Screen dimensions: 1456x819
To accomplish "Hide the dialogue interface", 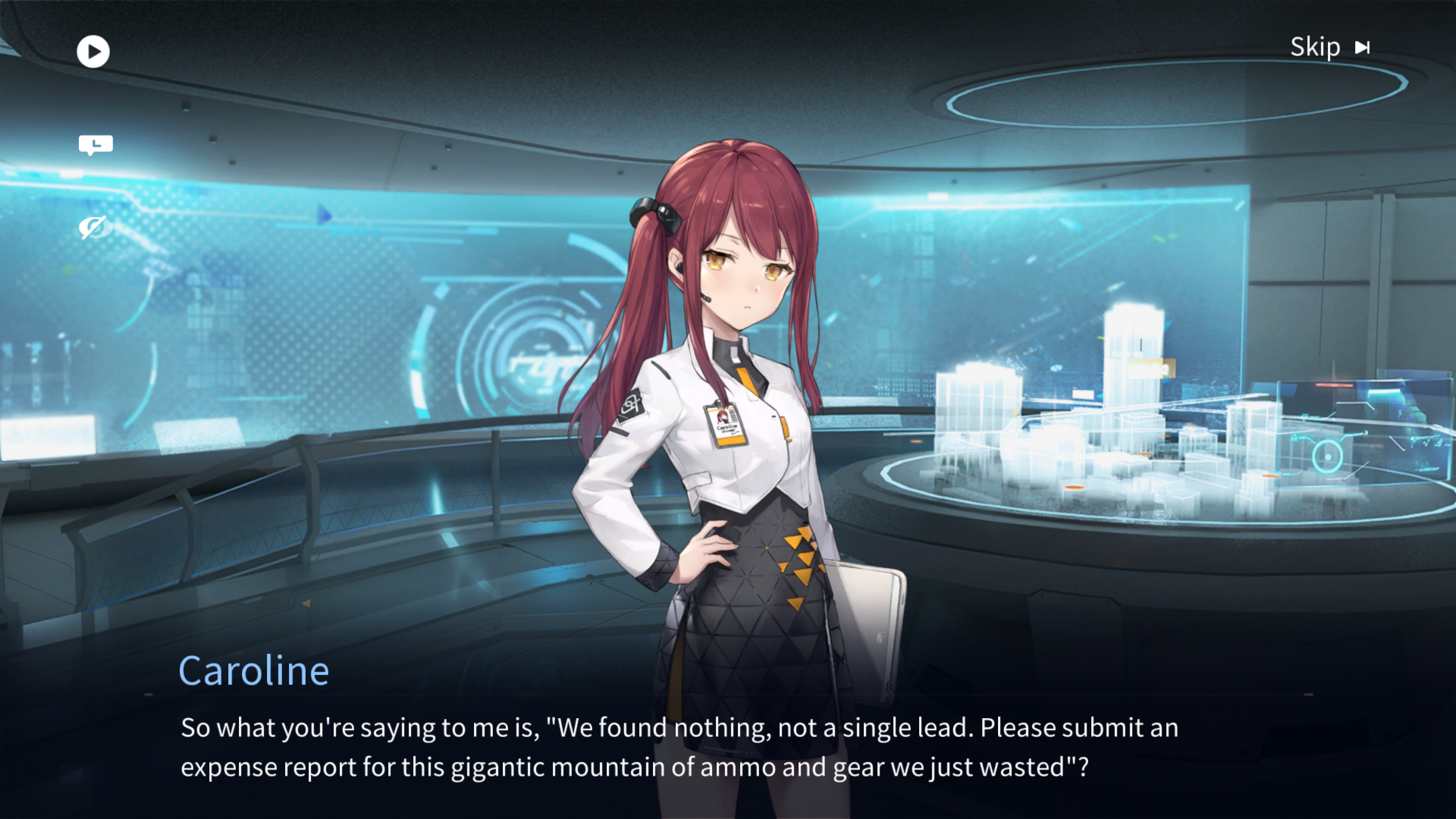I will (x=94, y=226).
